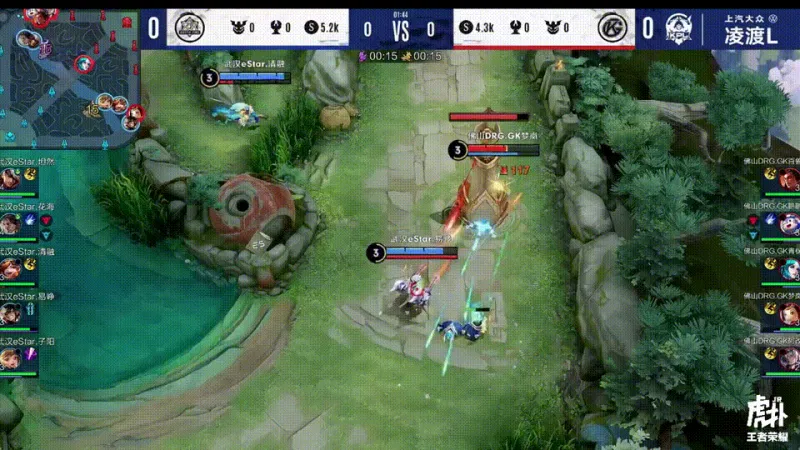Select DRG.GK's panda hero portrait
Screen dimensions: 800x450
tap(789, 223)
